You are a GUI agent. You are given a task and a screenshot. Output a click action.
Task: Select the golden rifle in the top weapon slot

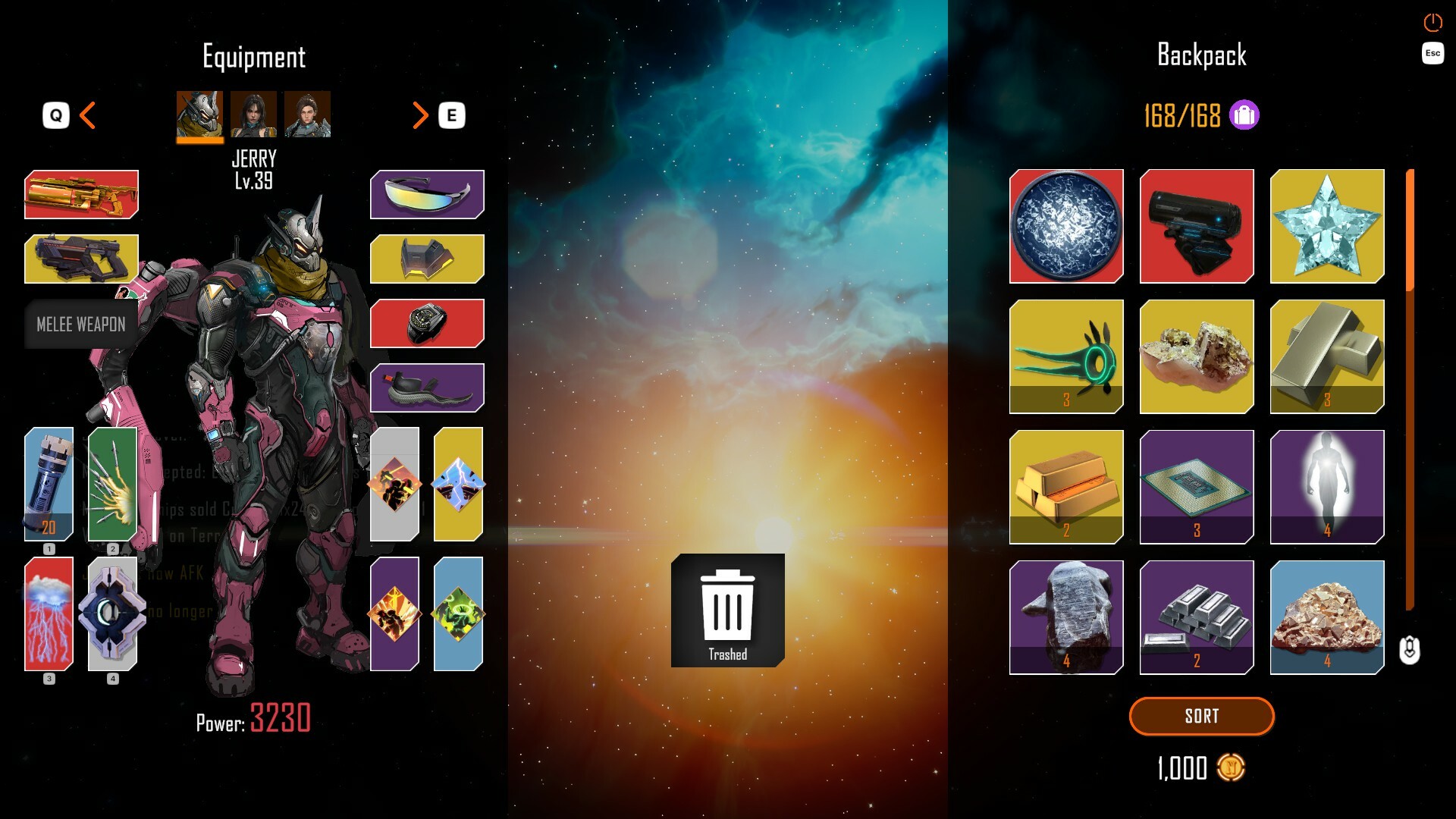tap(81, 196)
